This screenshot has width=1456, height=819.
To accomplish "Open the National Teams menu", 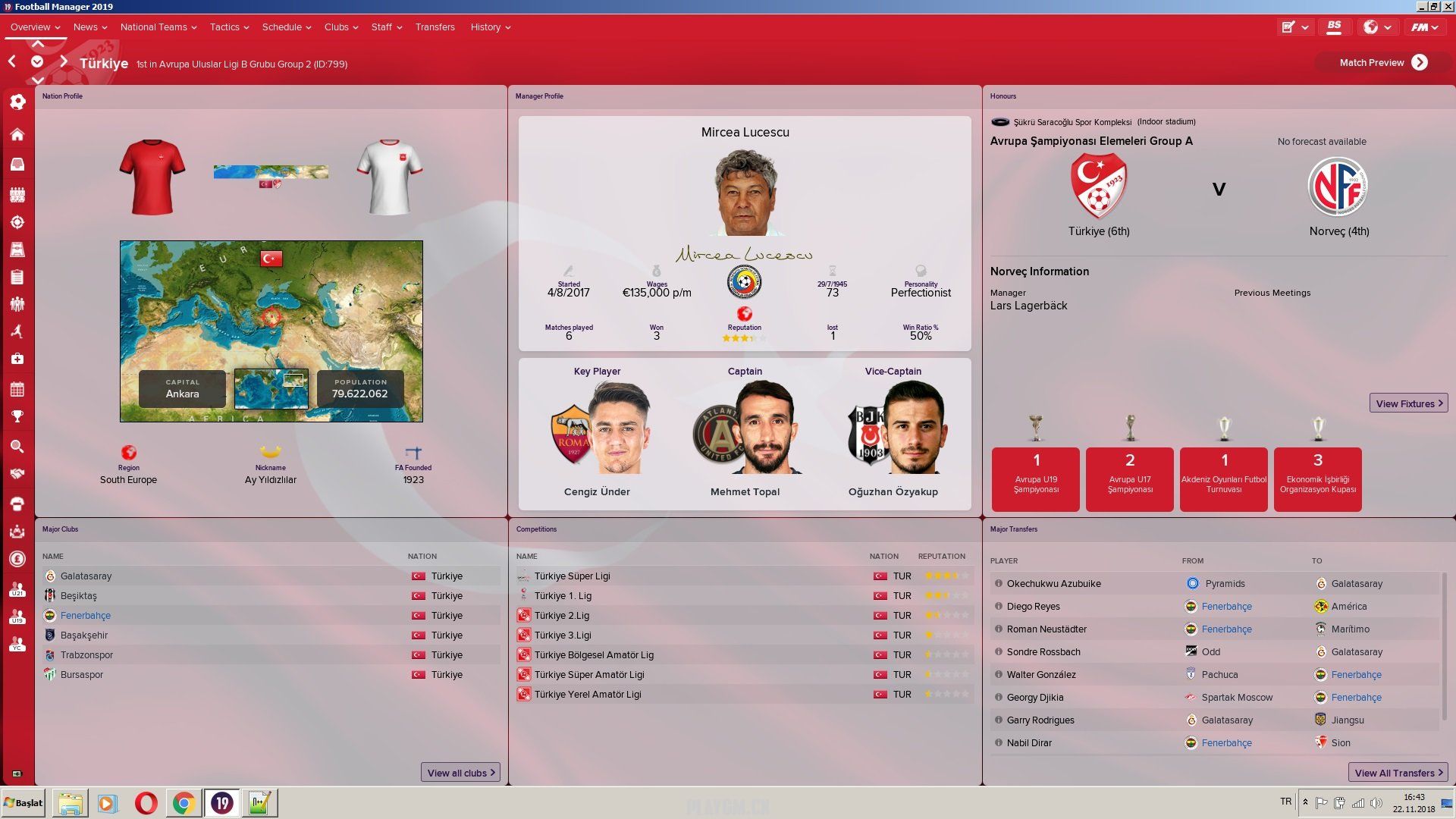I will 158,27.
